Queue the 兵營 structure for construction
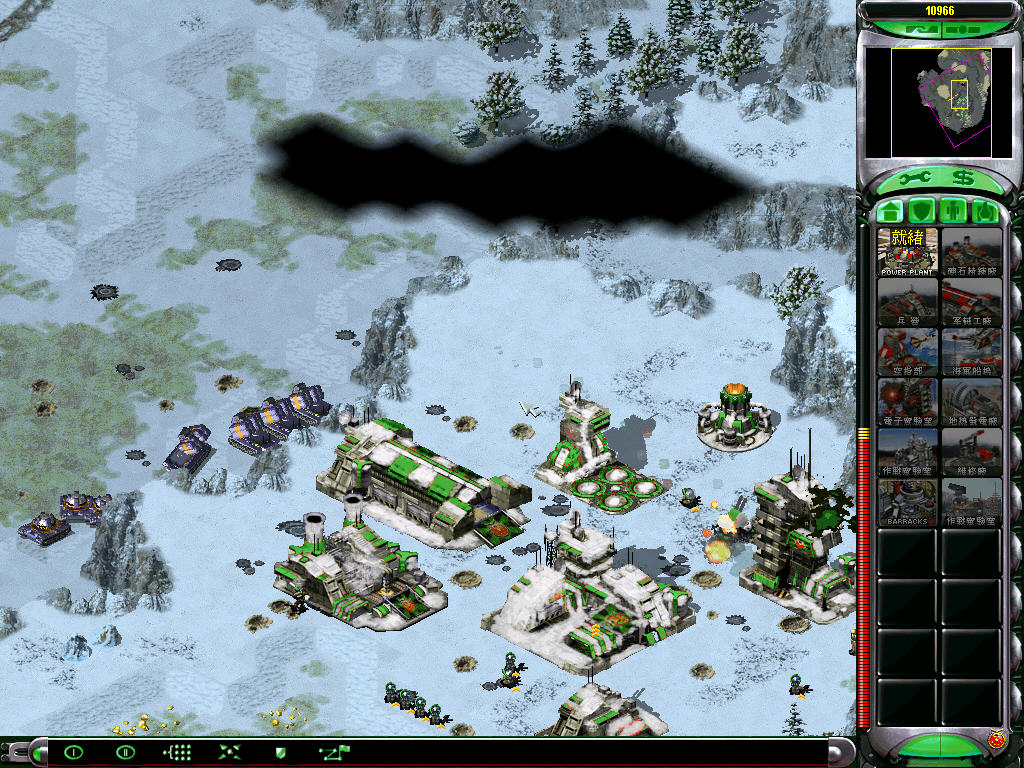This screenshot has height=768, width=1024. point(908,302)
